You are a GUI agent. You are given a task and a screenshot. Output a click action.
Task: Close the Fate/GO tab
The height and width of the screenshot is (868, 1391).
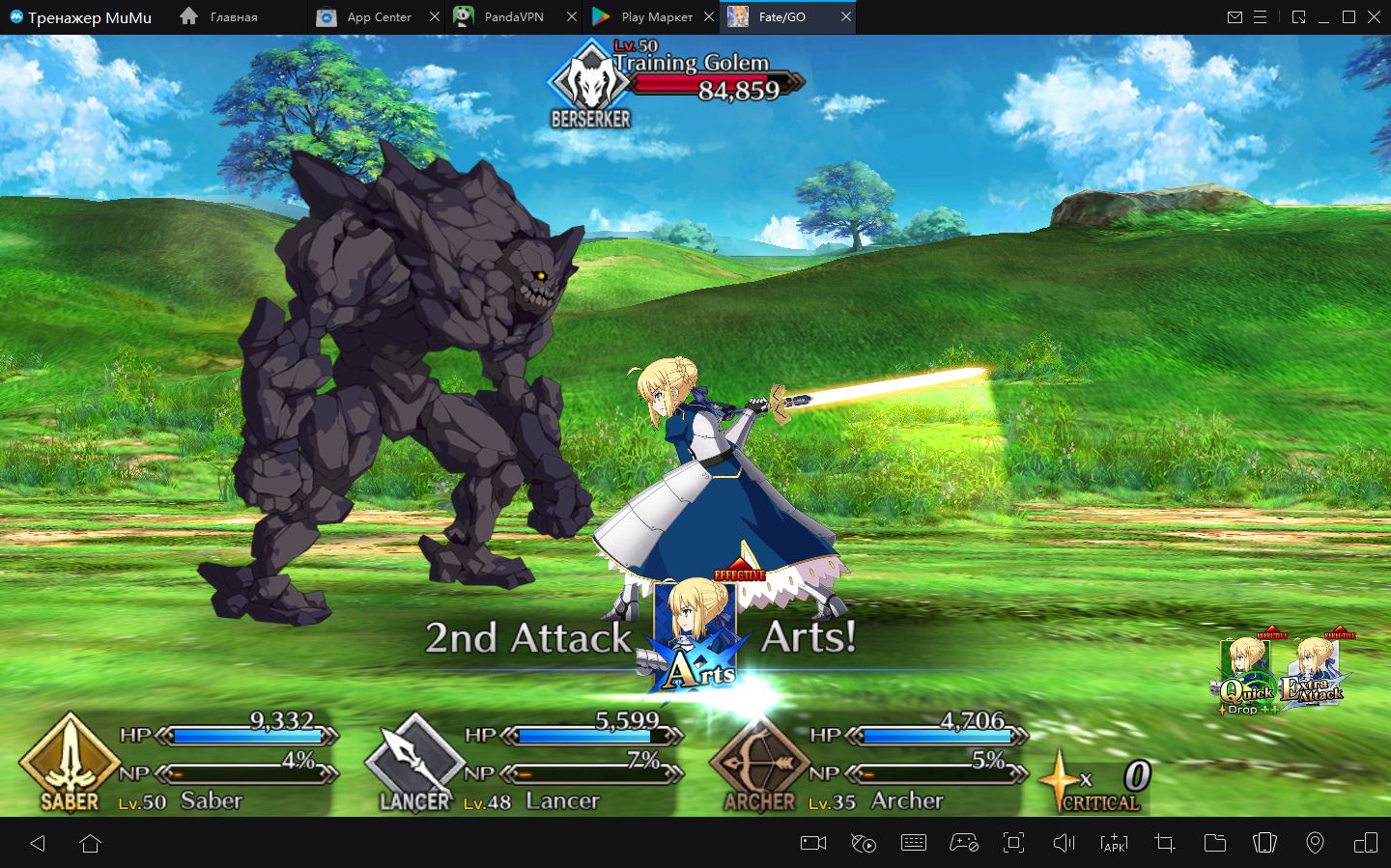click(846, 17)
